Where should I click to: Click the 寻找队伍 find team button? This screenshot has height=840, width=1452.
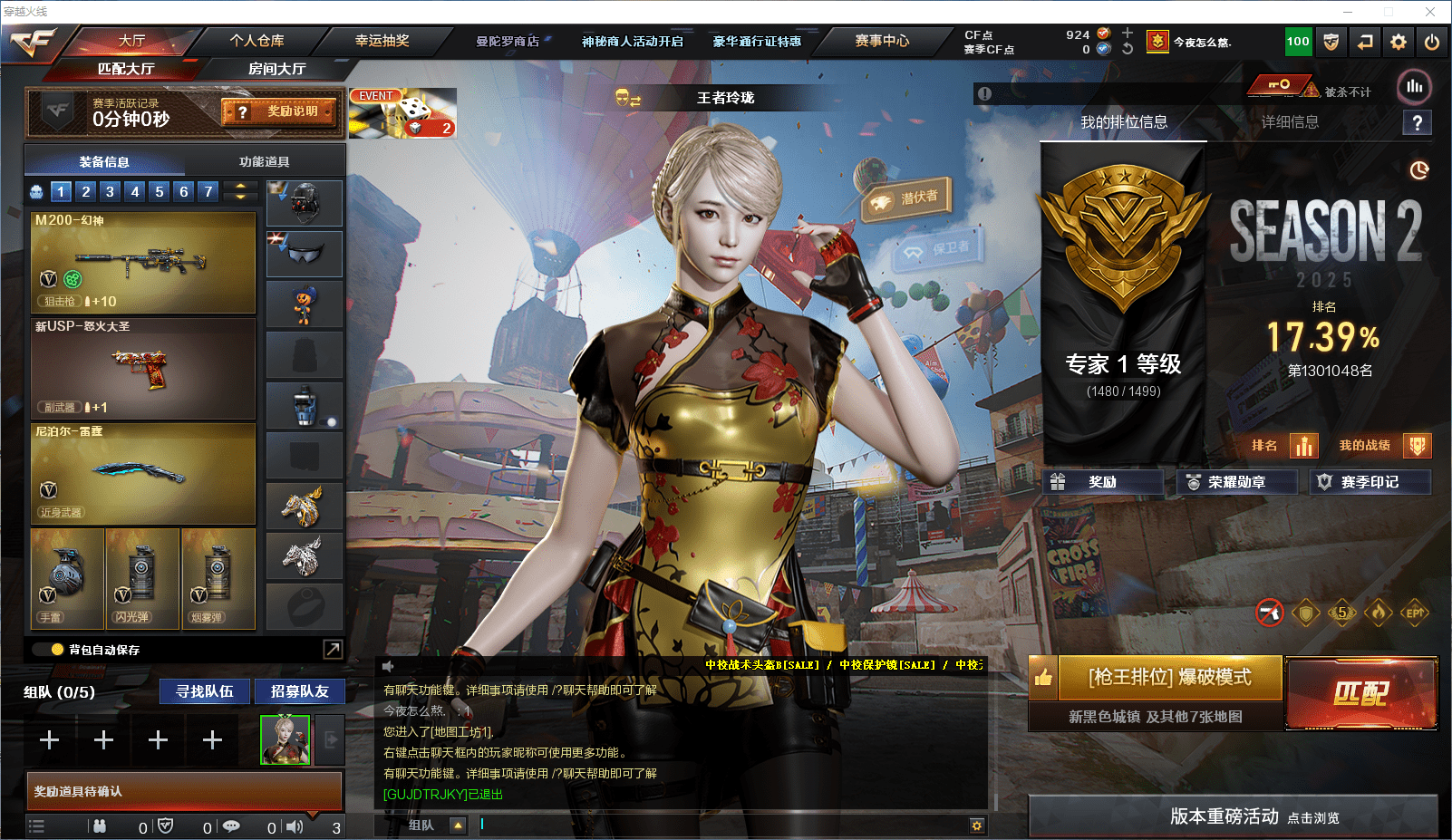[x=205, y=691]
